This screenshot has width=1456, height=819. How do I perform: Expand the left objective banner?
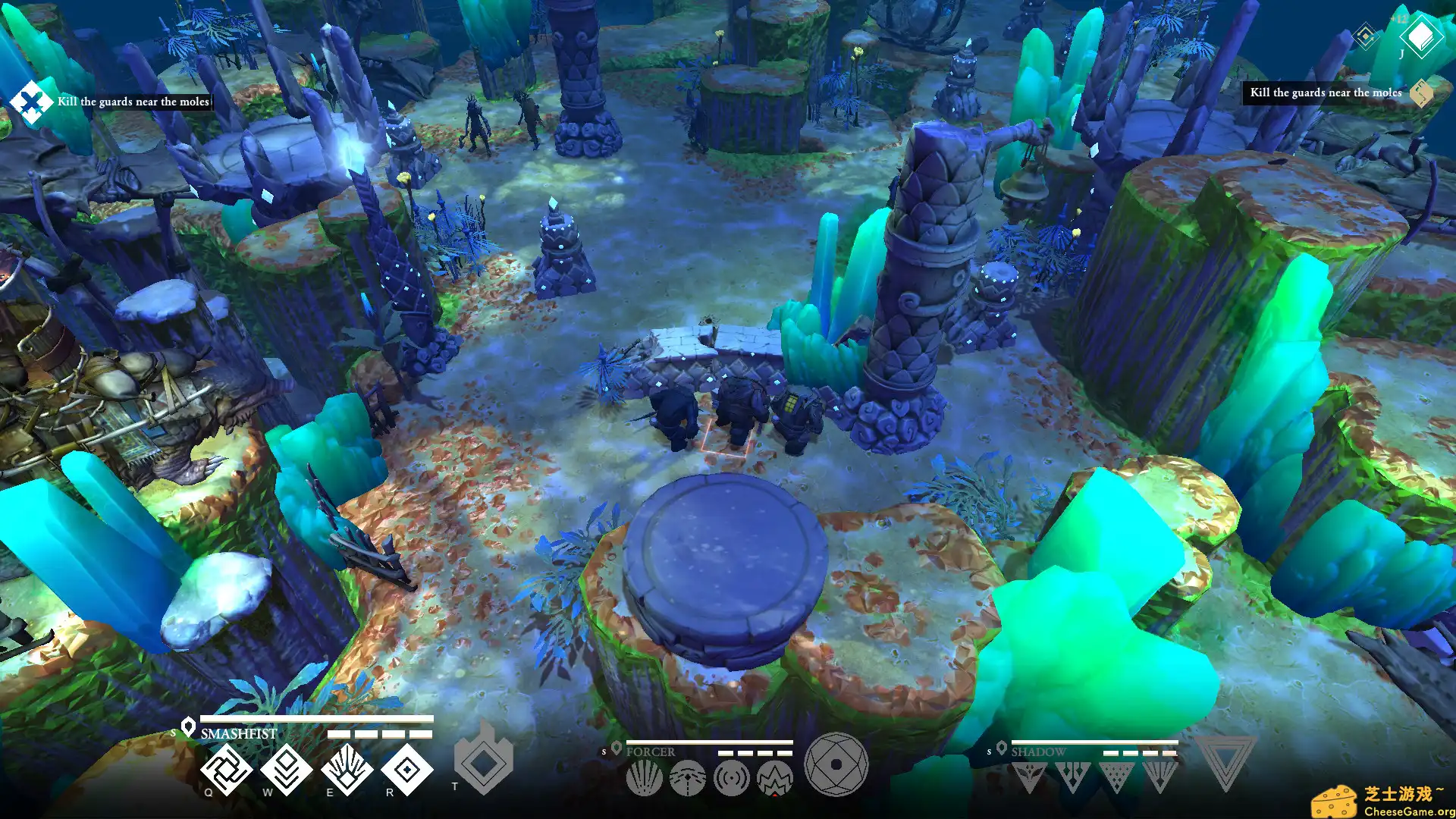30,101
